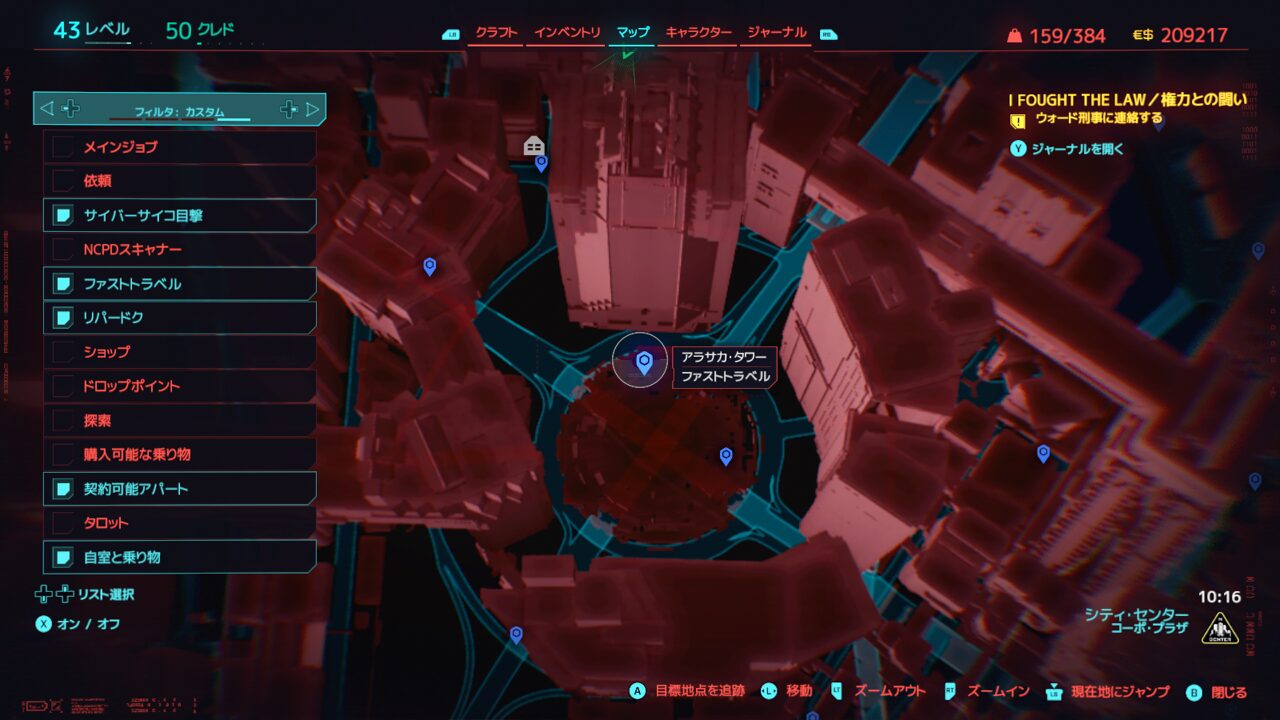Image resolution: width=1280 pixels, height=720 pixels.
Task: Uncheck the 自室と乗り物 filter
Action: (x=180, y=557)
